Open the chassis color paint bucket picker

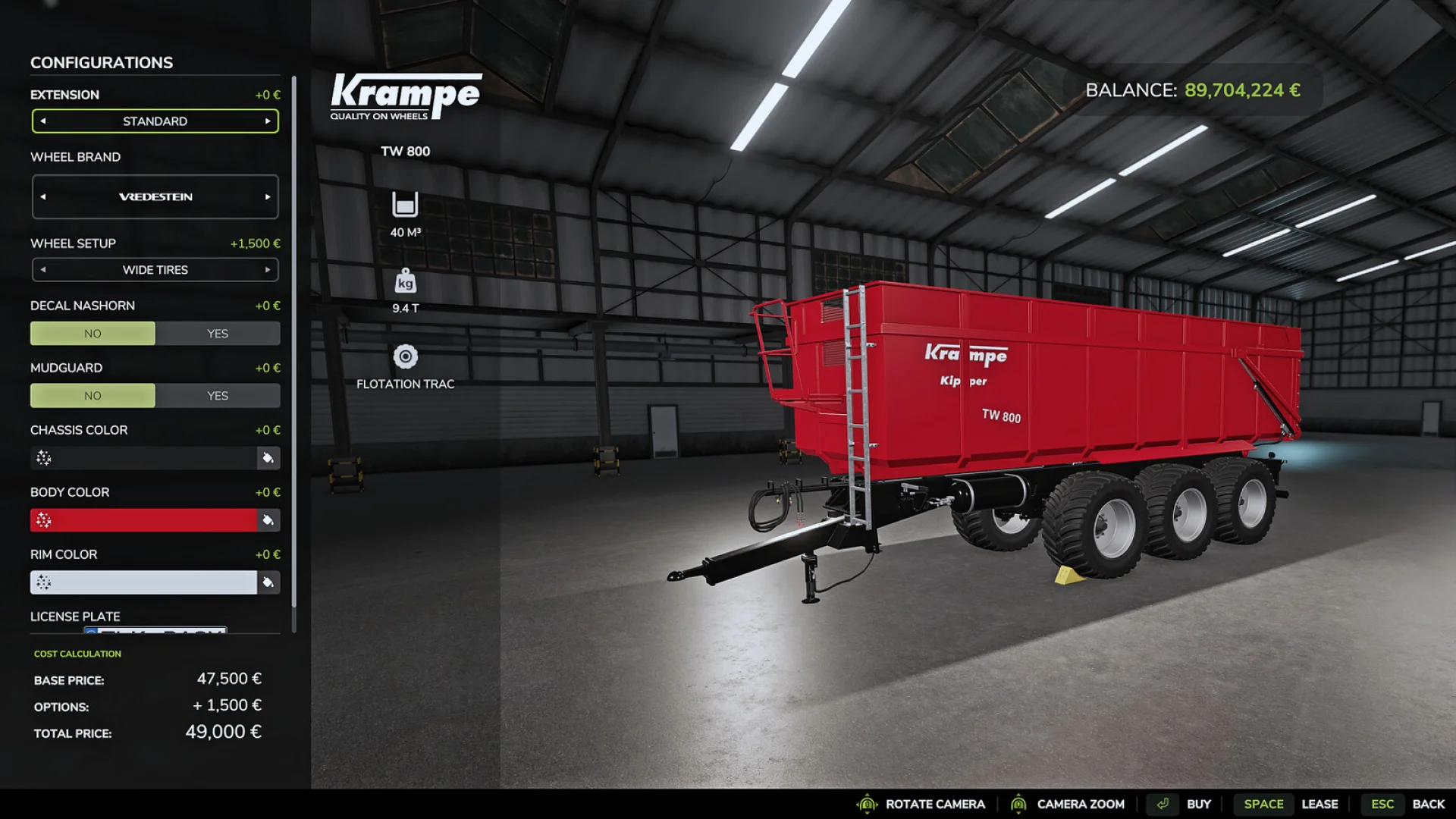267,458
